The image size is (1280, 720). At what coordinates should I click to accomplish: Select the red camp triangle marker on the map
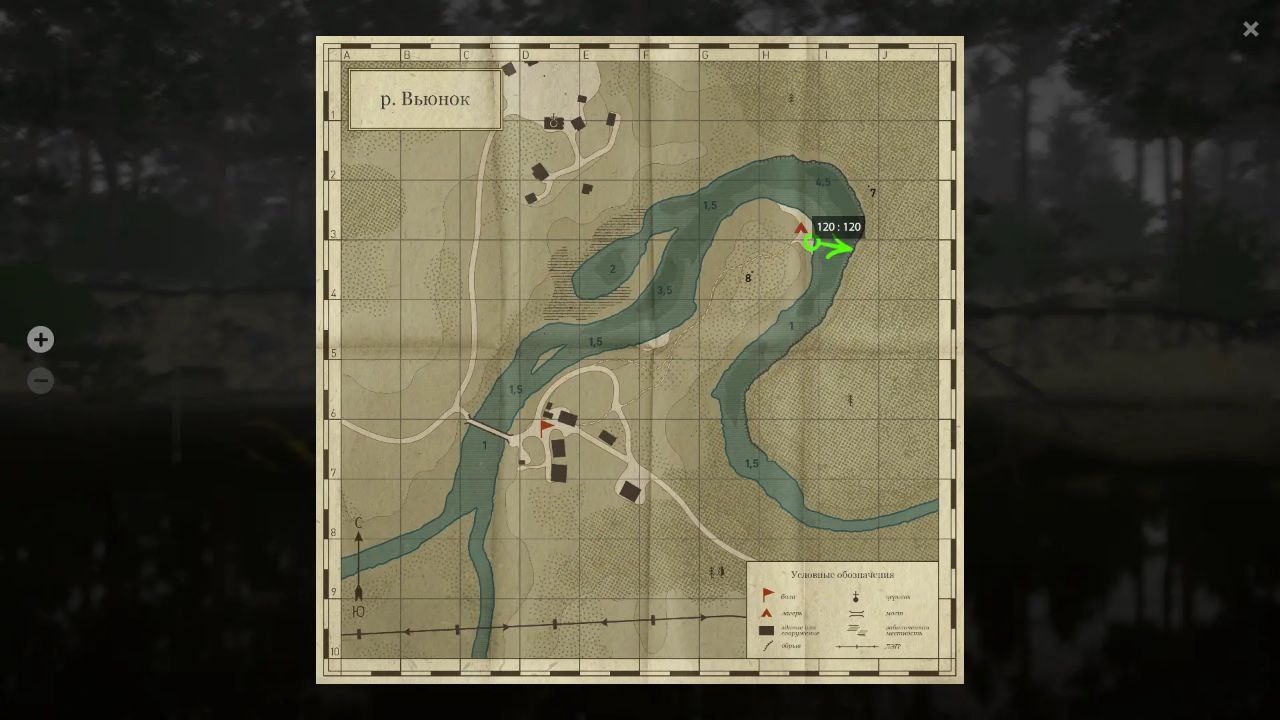click(x=800, y=229)
